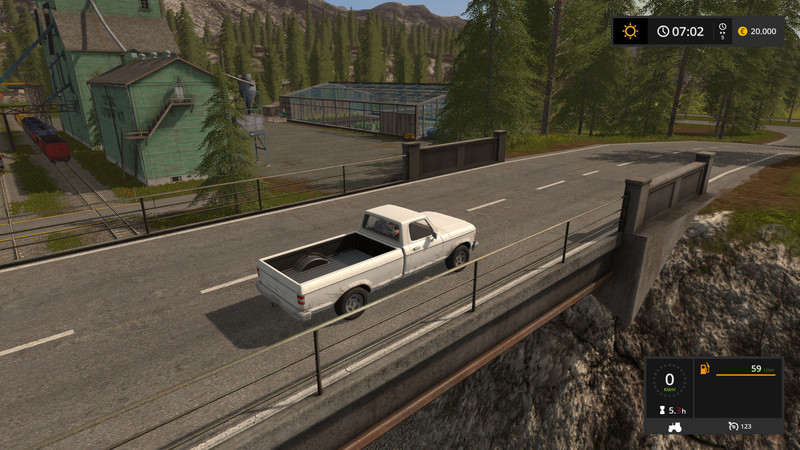The image size is (800, 450).
Task: Click the sun weather forecast icon
Action: point(630,31)
